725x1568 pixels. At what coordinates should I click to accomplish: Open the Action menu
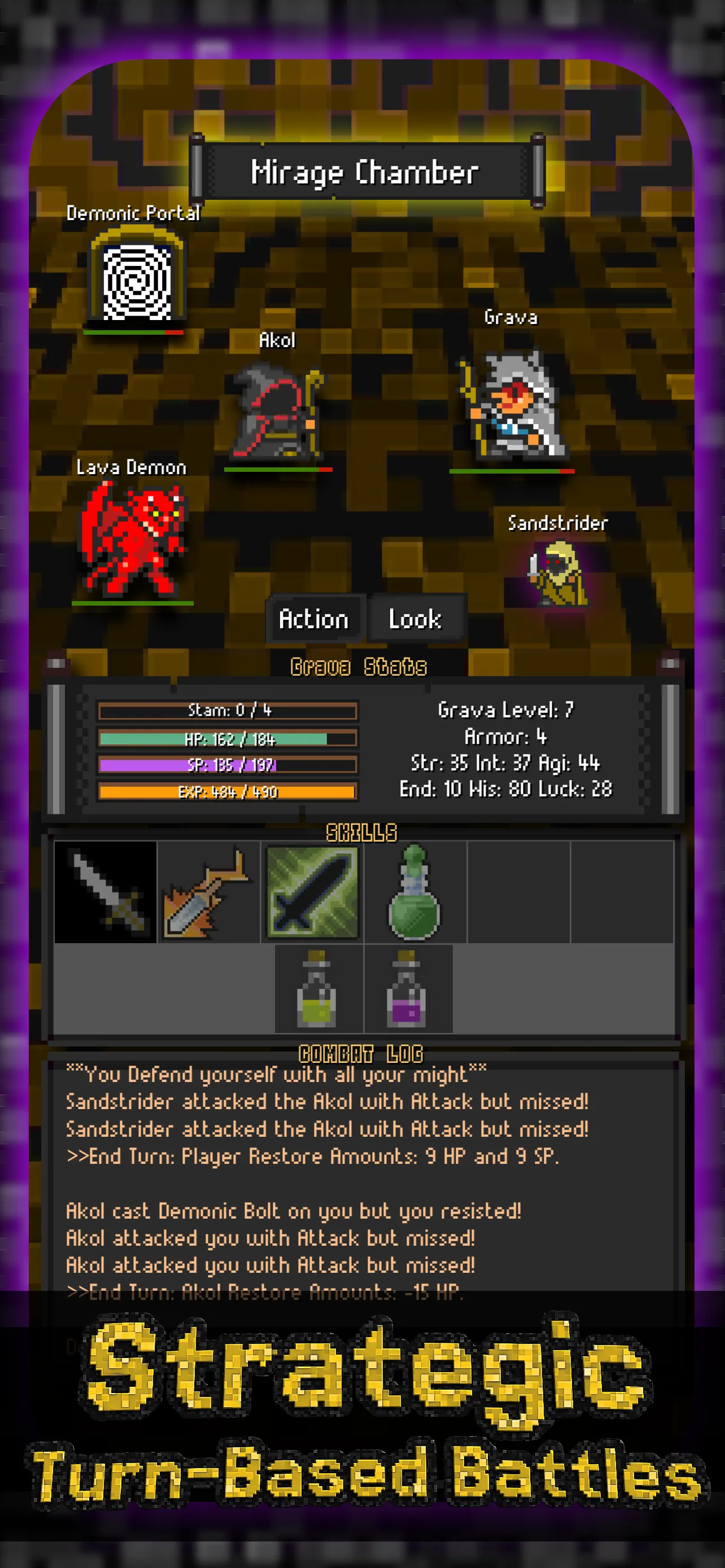coord(313,619)
